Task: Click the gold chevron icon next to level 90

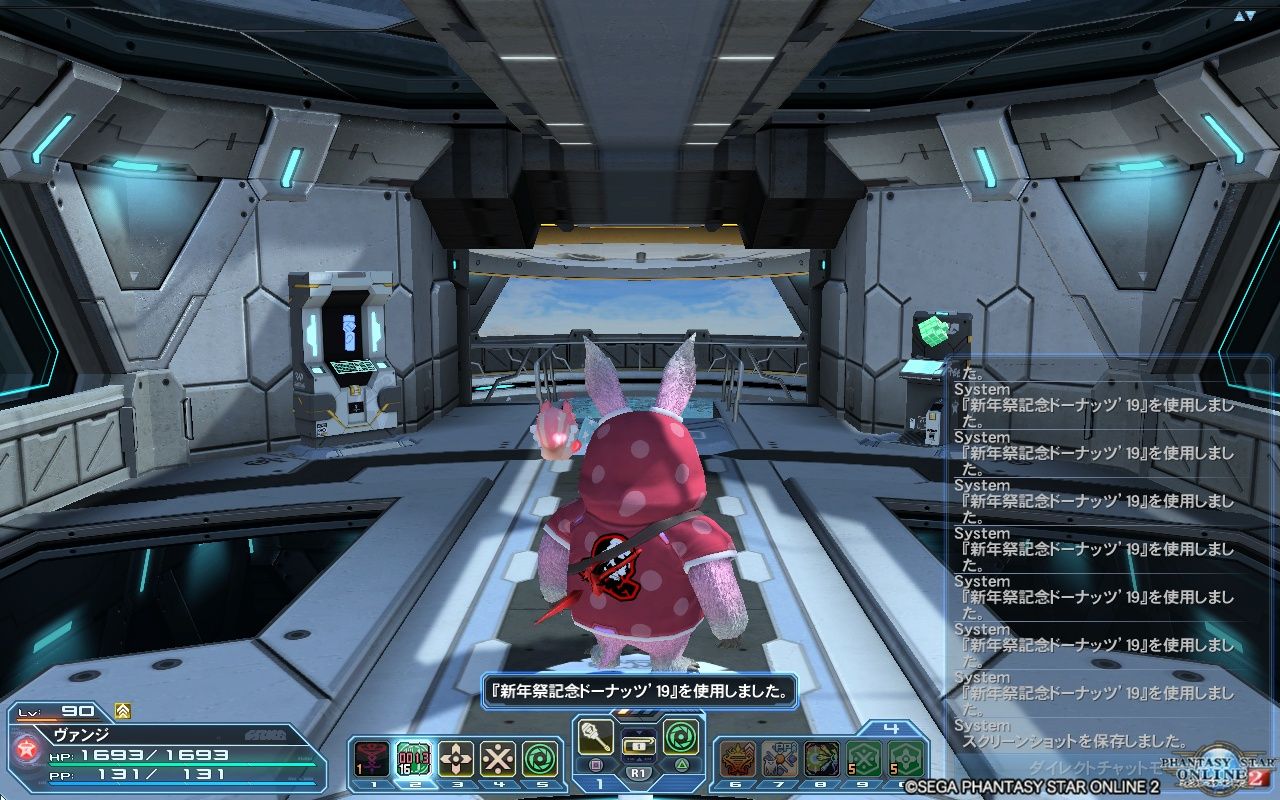Action: 120,713
